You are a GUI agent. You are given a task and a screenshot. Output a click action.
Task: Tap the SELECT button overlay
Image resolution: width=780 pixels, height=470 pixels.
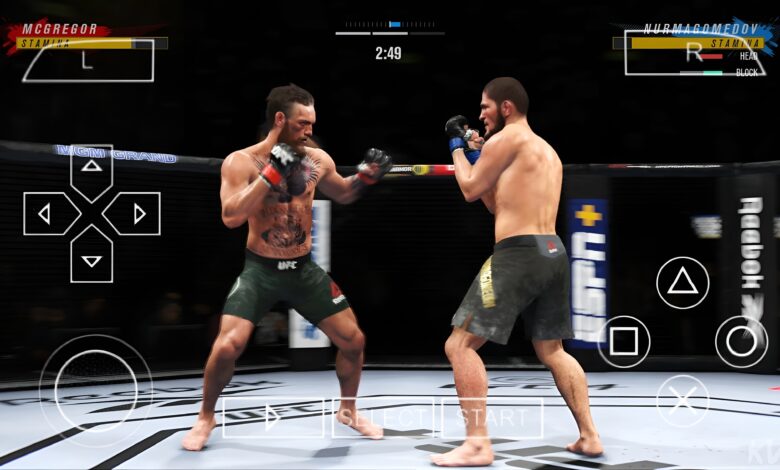[x=382, y=417]
